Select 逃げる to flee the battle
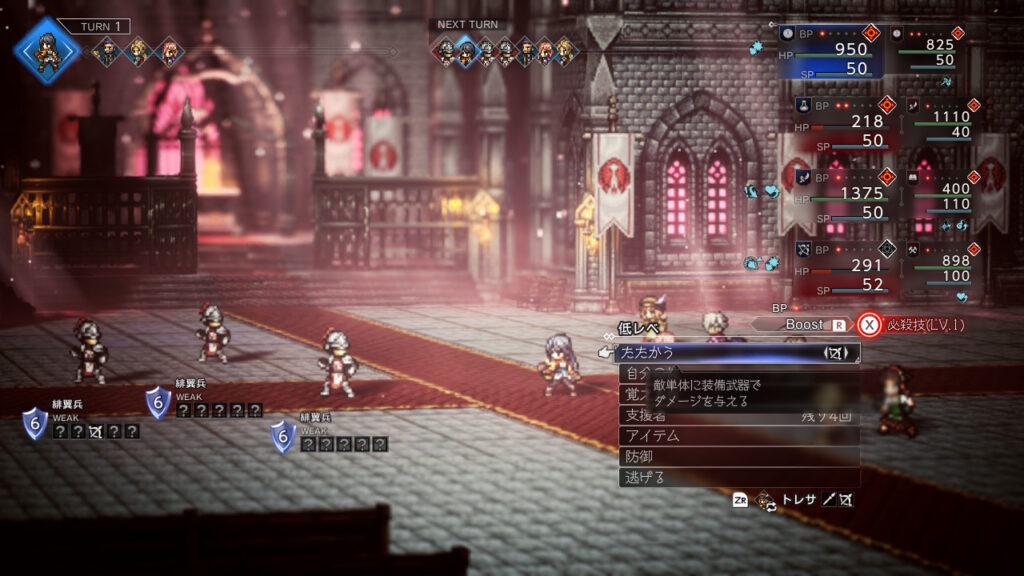Viewport: 1024px width, 576px height. click(738, 478)
